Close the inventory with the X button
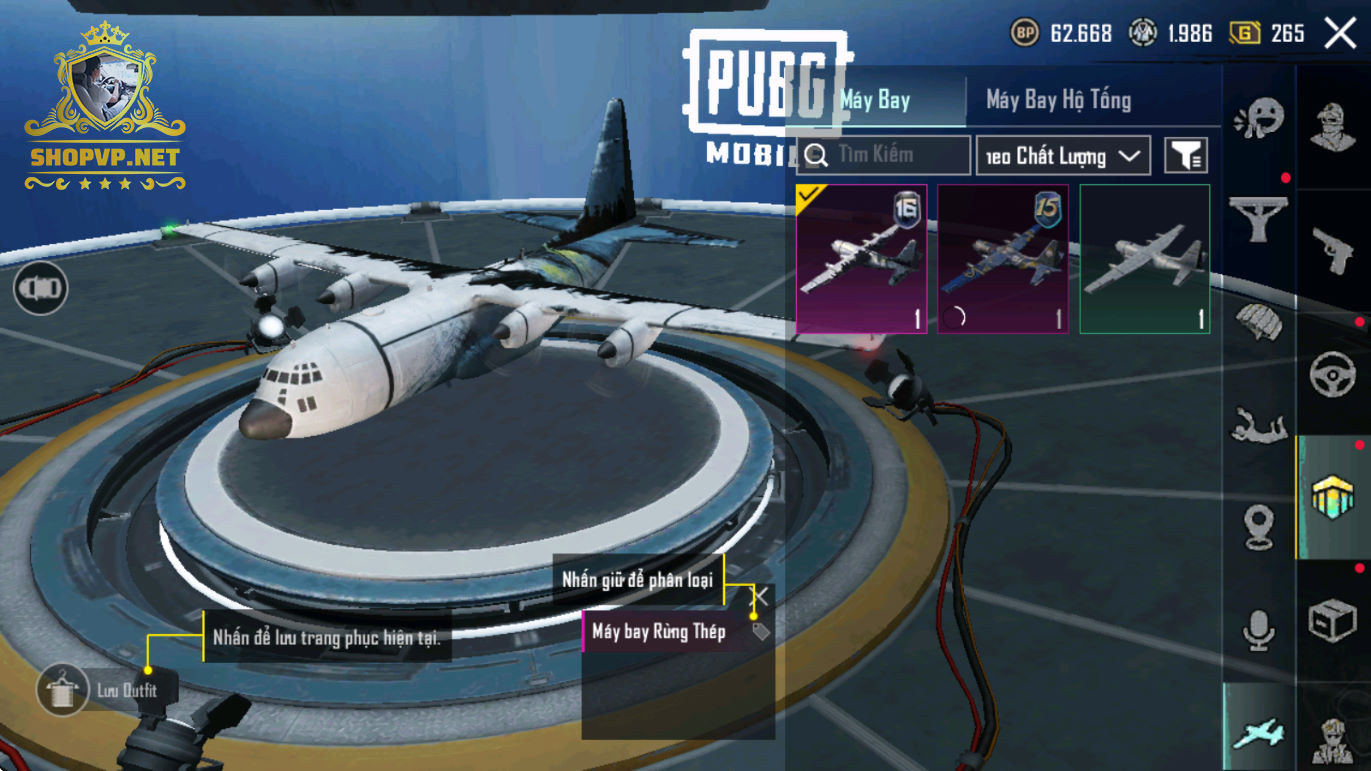The width and height of the screenshot is (1371, 771). coord(1340,33)
